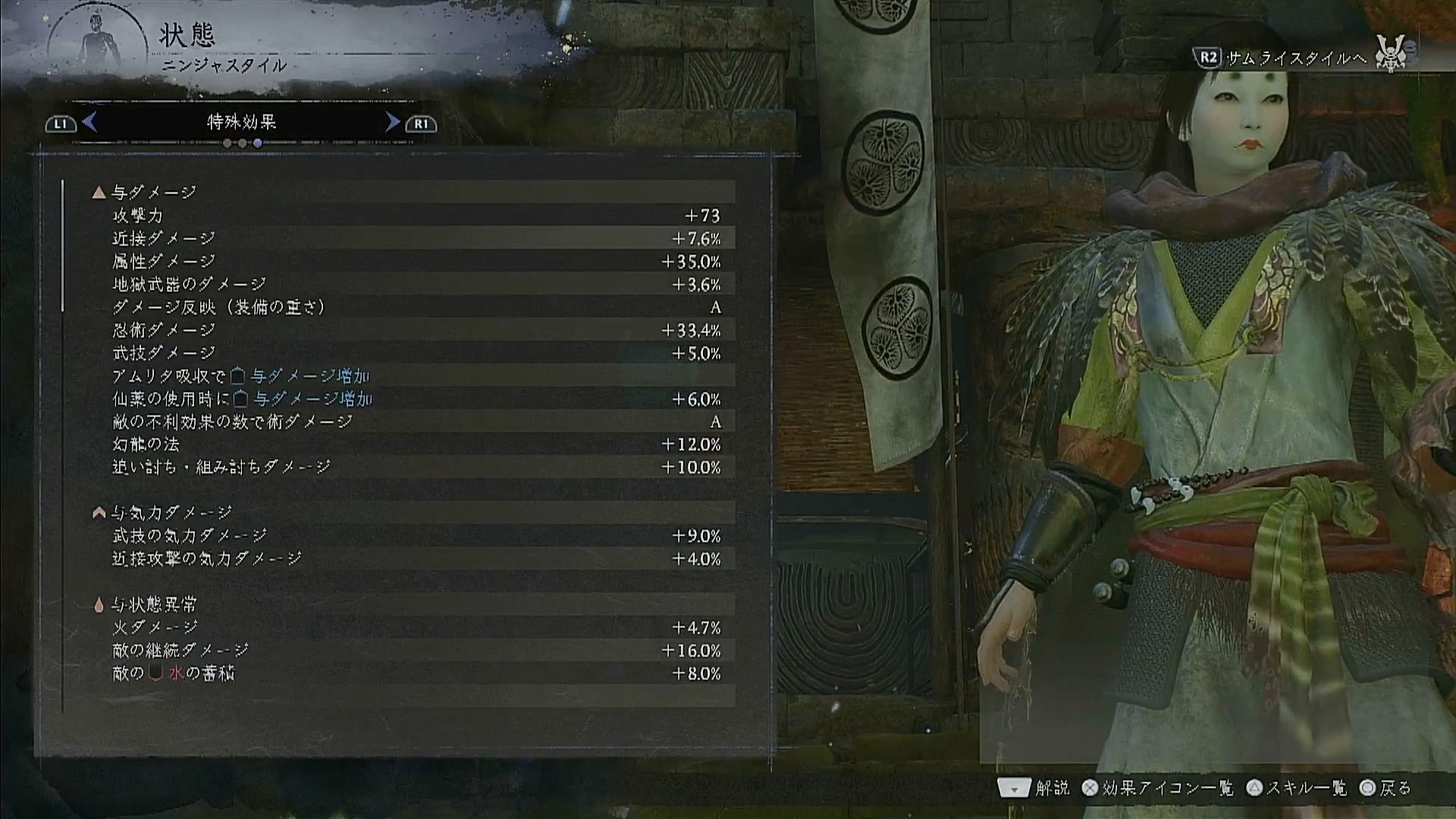Open the スキル一覧 skill list
Screen dimensions: 1456x819
click(1298, 789)
